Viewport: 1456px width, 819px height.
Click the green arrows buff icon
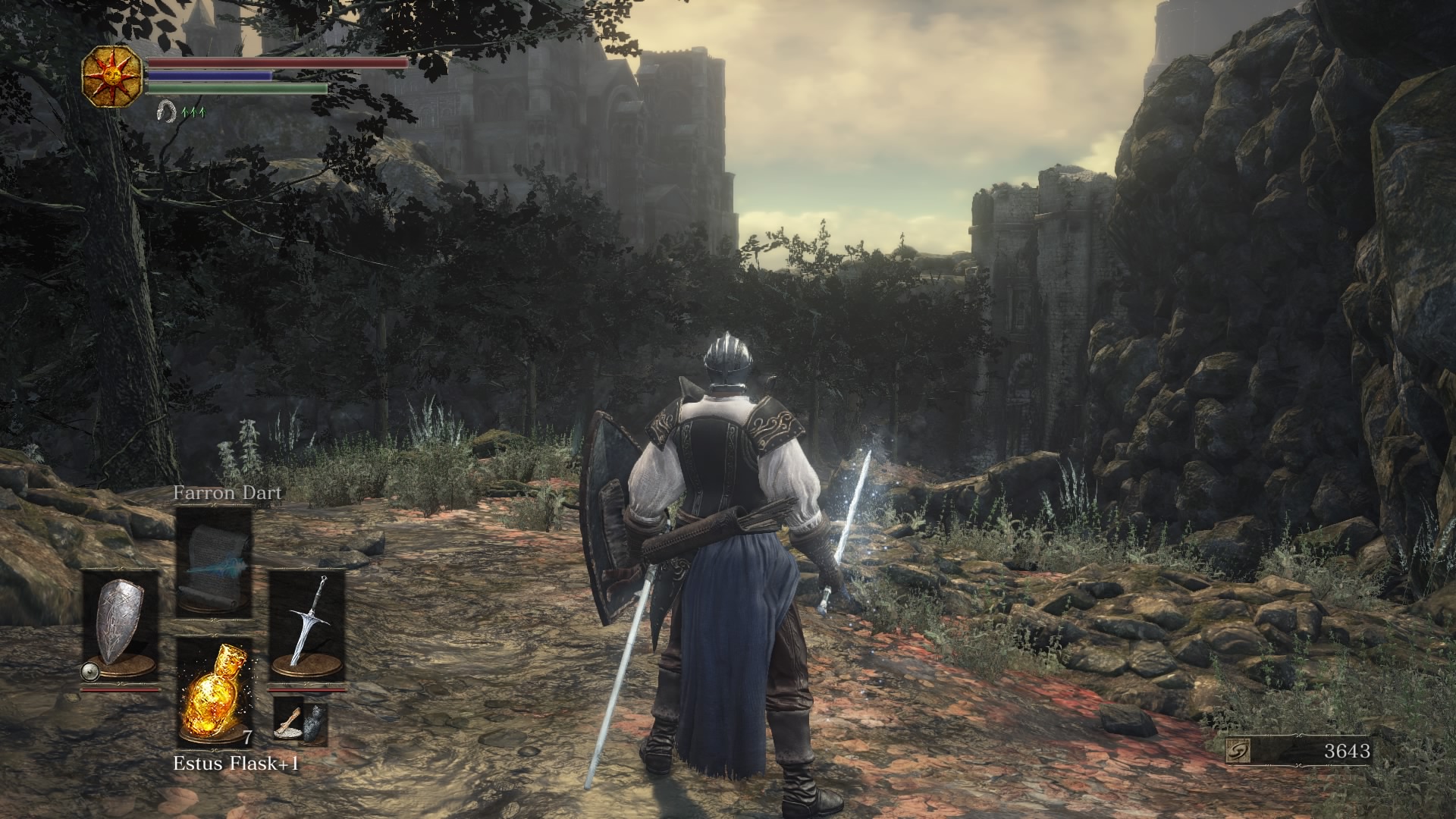pyautogui.click(x=193, y=112)
